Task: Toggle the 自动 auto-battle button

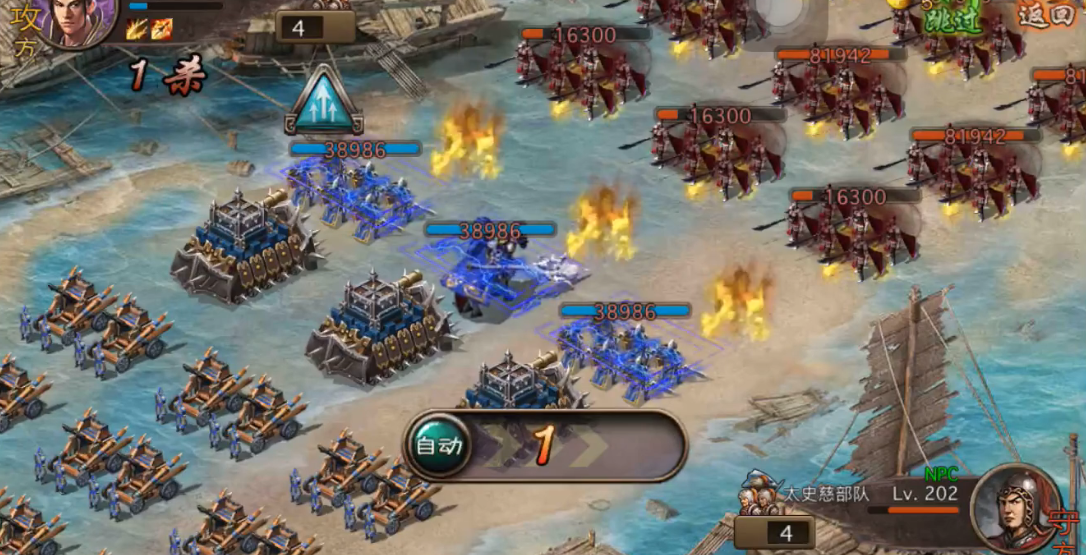Action: coord(440,445)
